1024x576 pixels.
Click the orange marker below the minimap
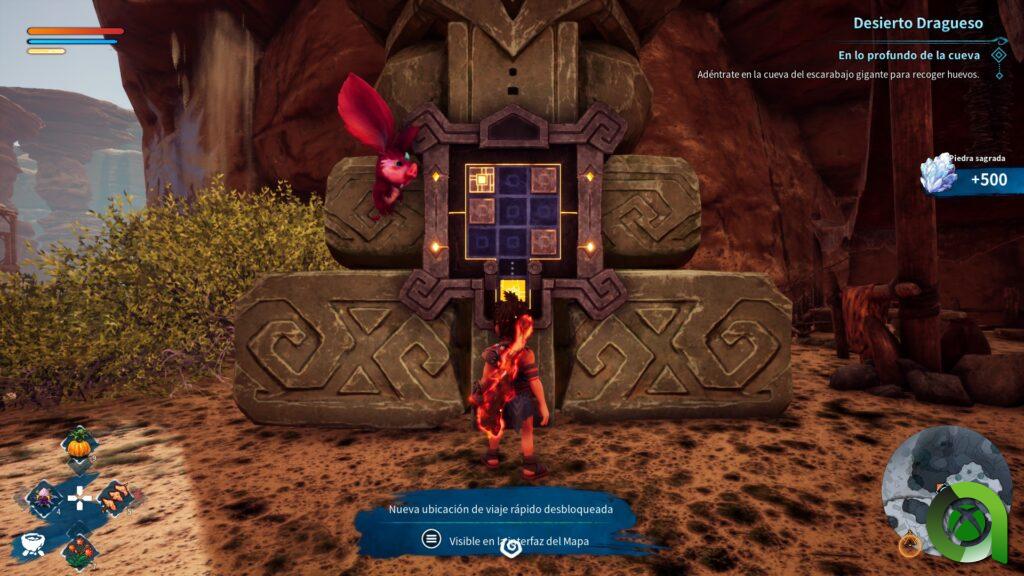pos(909,545)
